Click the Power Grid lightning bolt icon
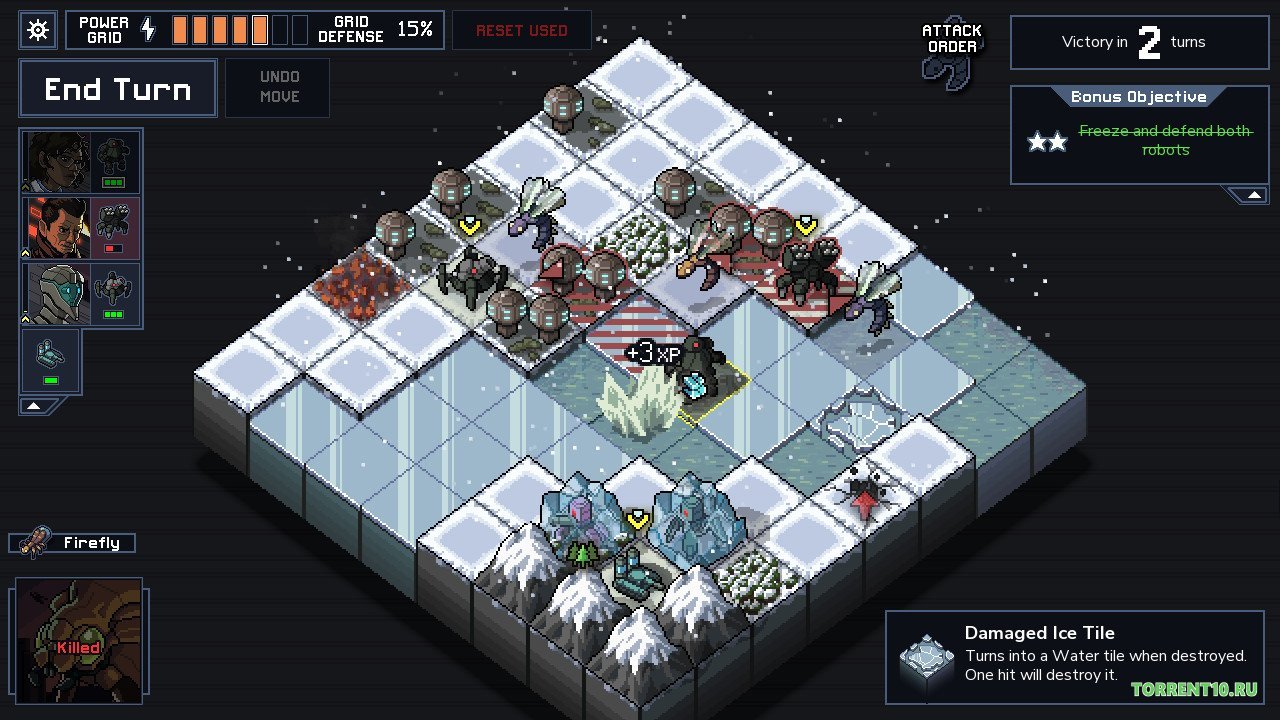Viewport: 1280px width, 720px height. coord(147,29)
